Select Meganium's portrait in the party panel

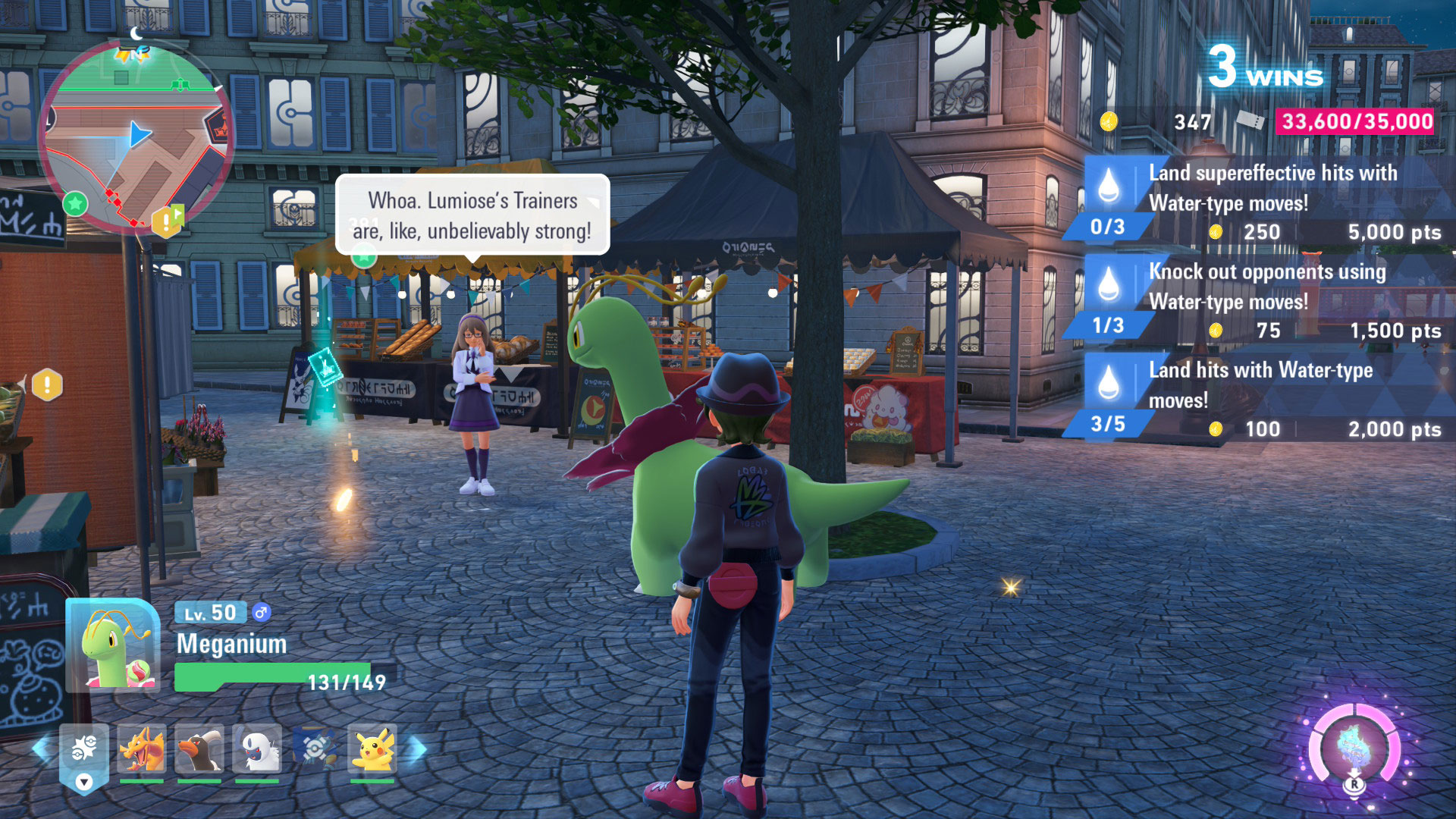[114, 646]
